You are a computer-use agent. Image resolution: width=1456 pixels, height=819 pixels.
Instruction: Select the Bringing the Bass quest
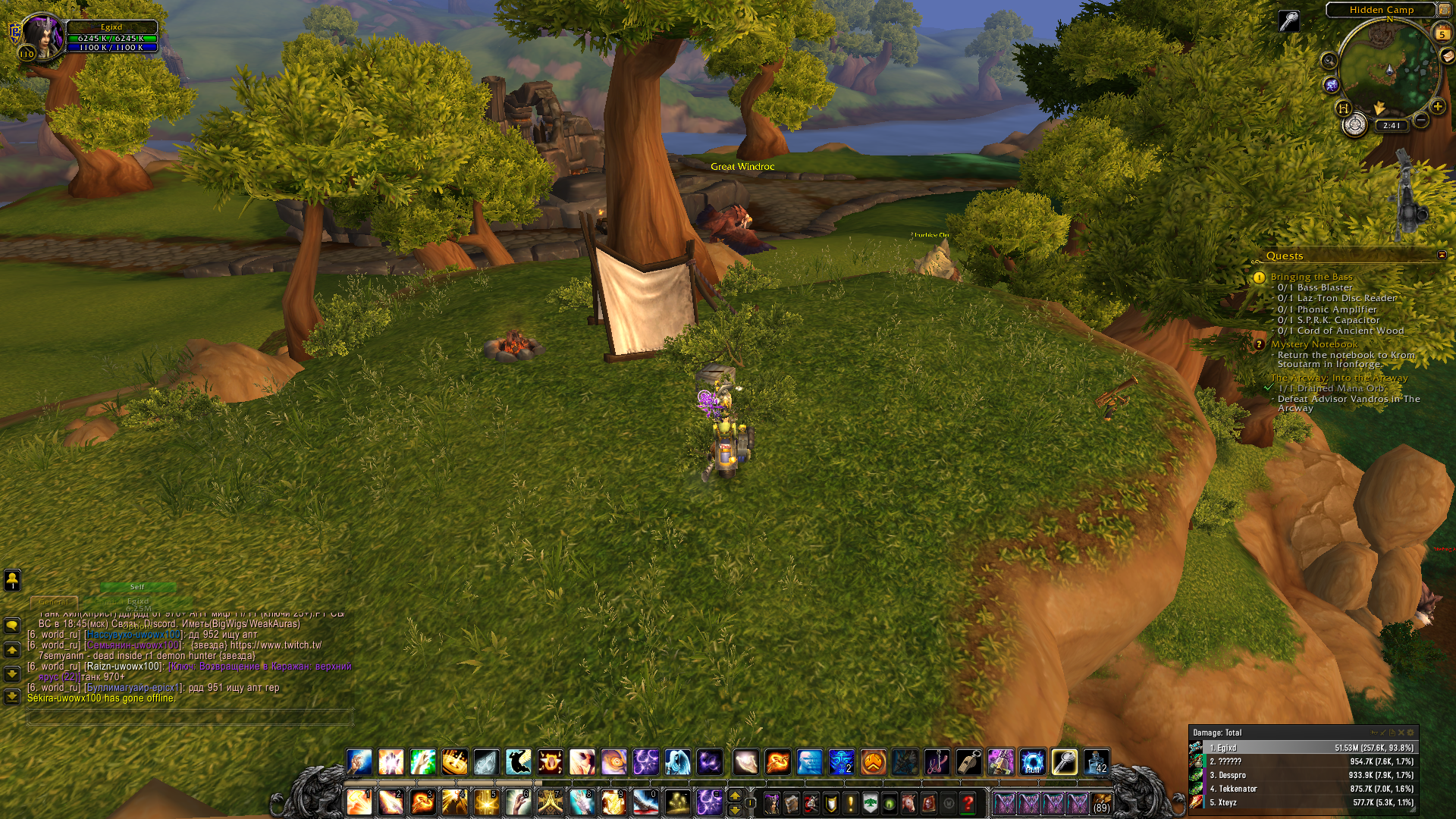click(x=1311, y=277)
